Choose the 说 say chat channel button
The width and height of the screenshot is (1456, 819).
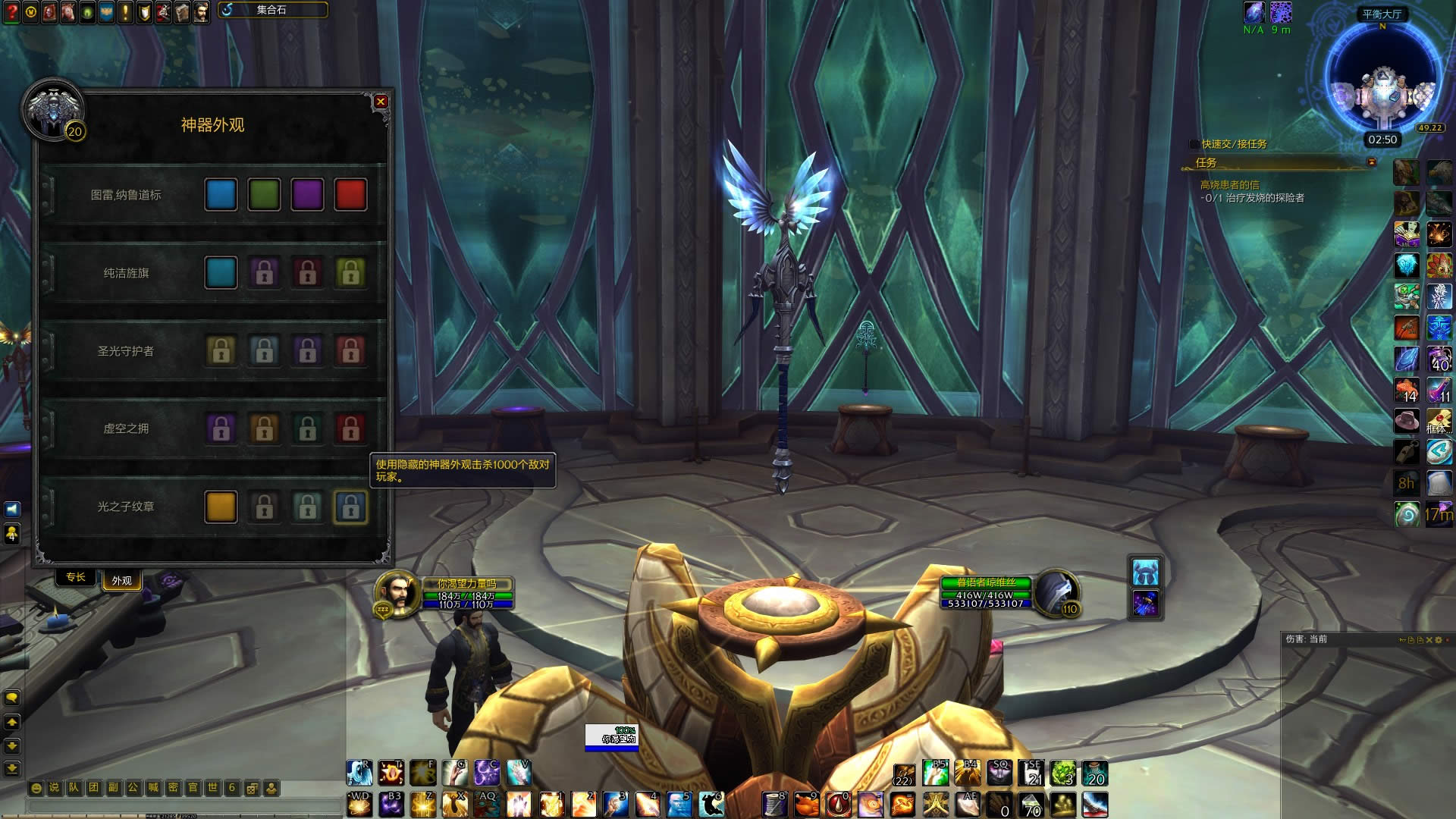tap(54, 788)
